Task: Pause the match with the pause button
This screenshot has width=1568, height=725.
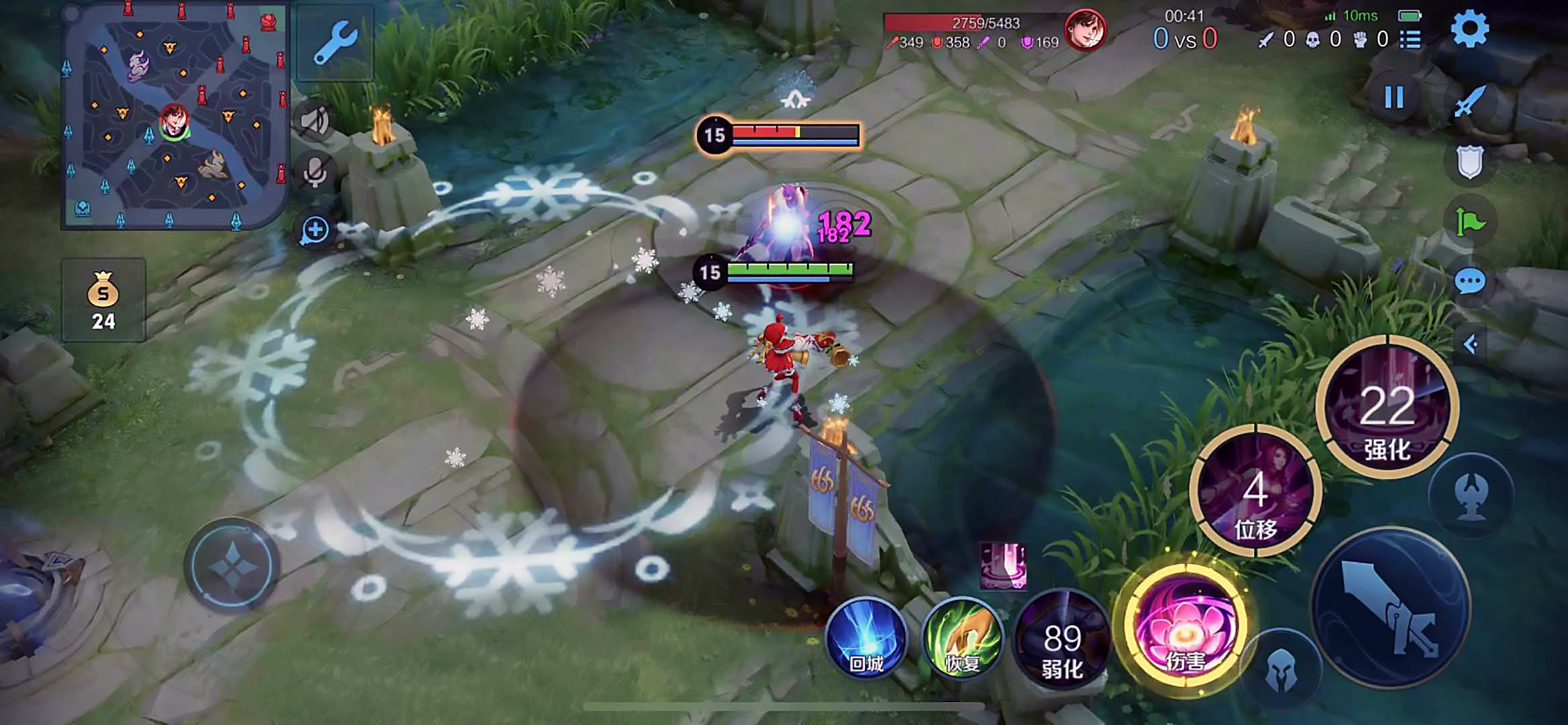Action: (x=1394, y=98)
